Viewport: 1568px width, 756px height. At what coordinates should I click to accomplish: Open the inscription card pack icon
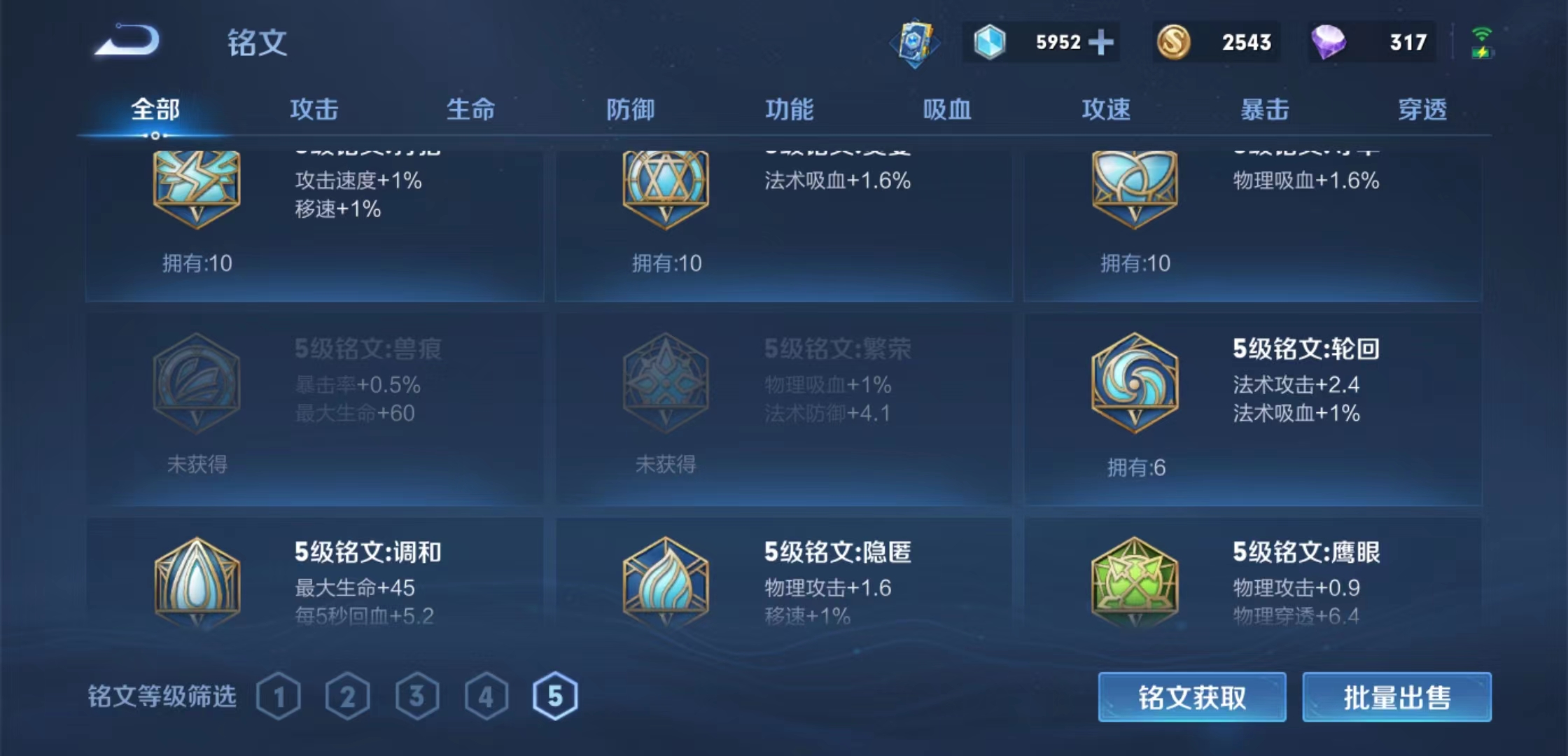(x=913, y=43)
